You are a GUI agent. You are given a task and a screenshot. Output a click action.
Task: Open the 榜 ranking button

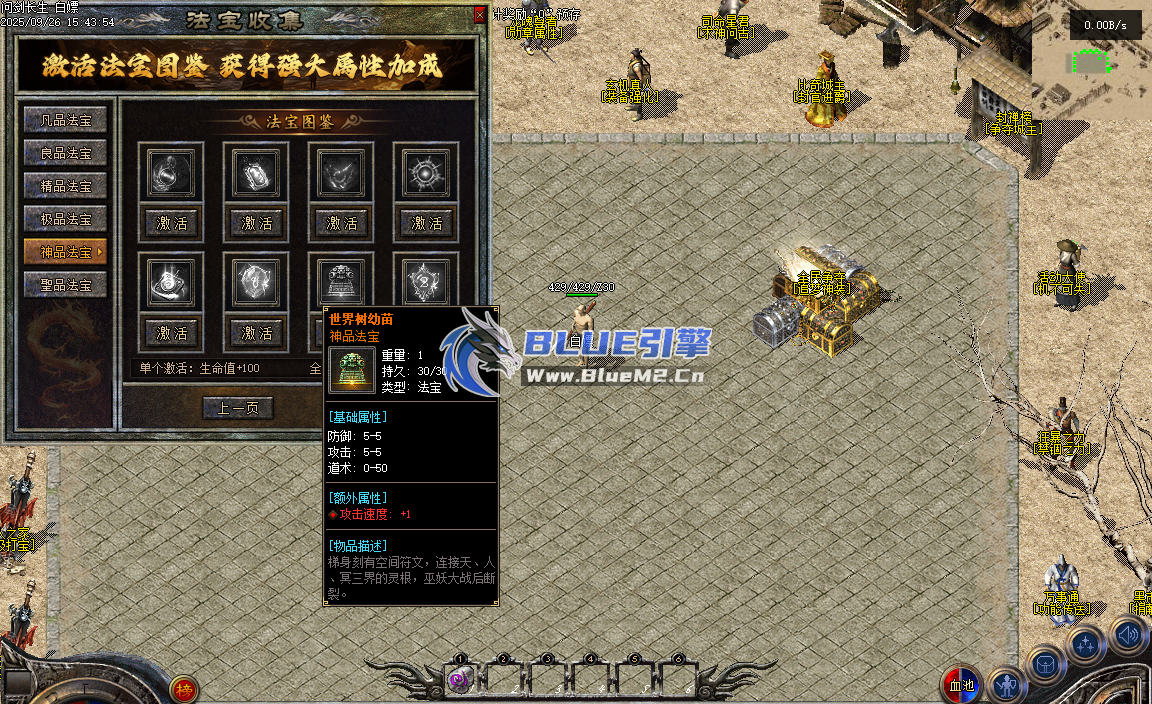183,690
